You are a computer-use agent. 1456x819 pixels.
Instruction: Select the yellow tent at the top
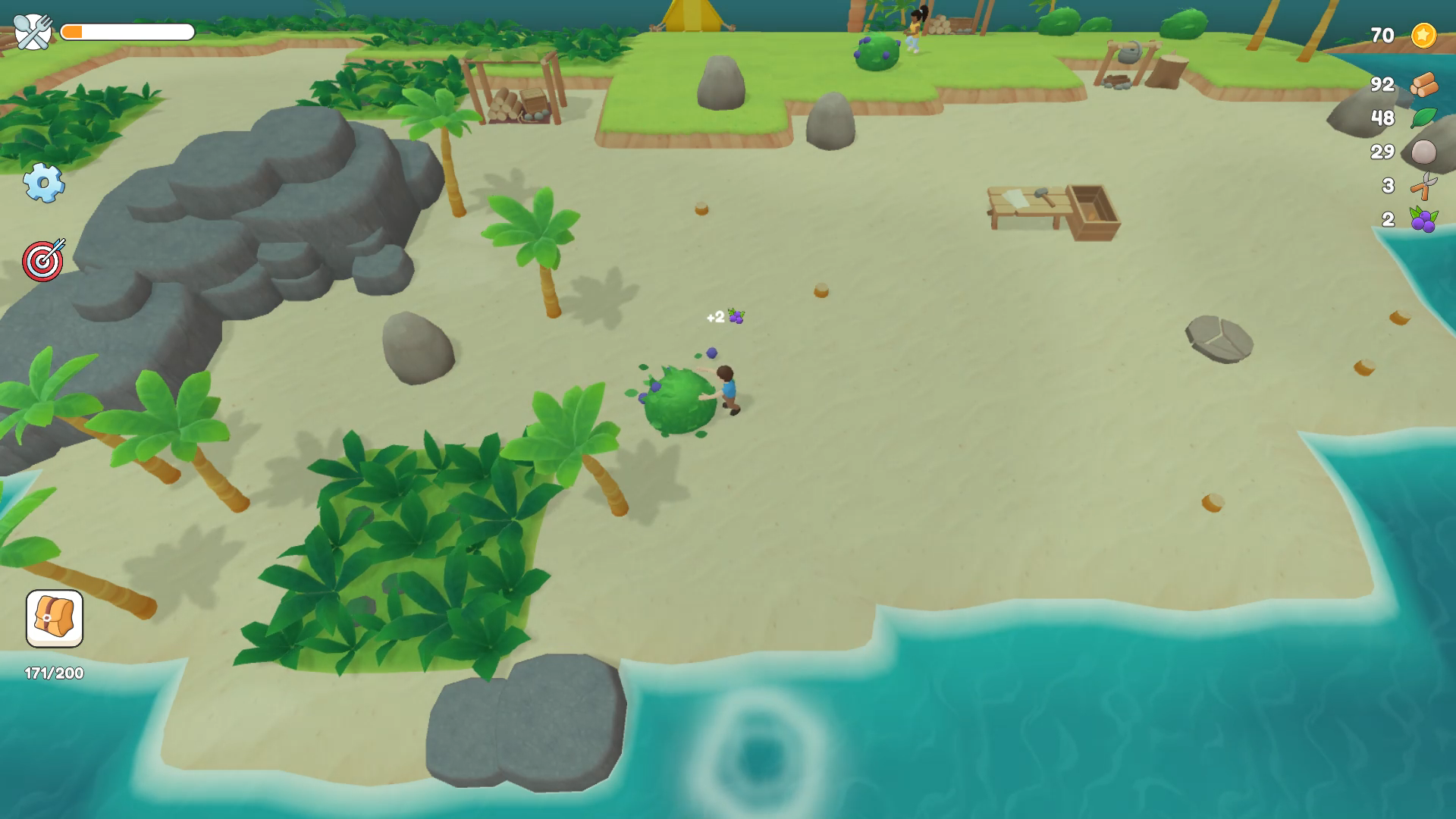pos(694,15)
